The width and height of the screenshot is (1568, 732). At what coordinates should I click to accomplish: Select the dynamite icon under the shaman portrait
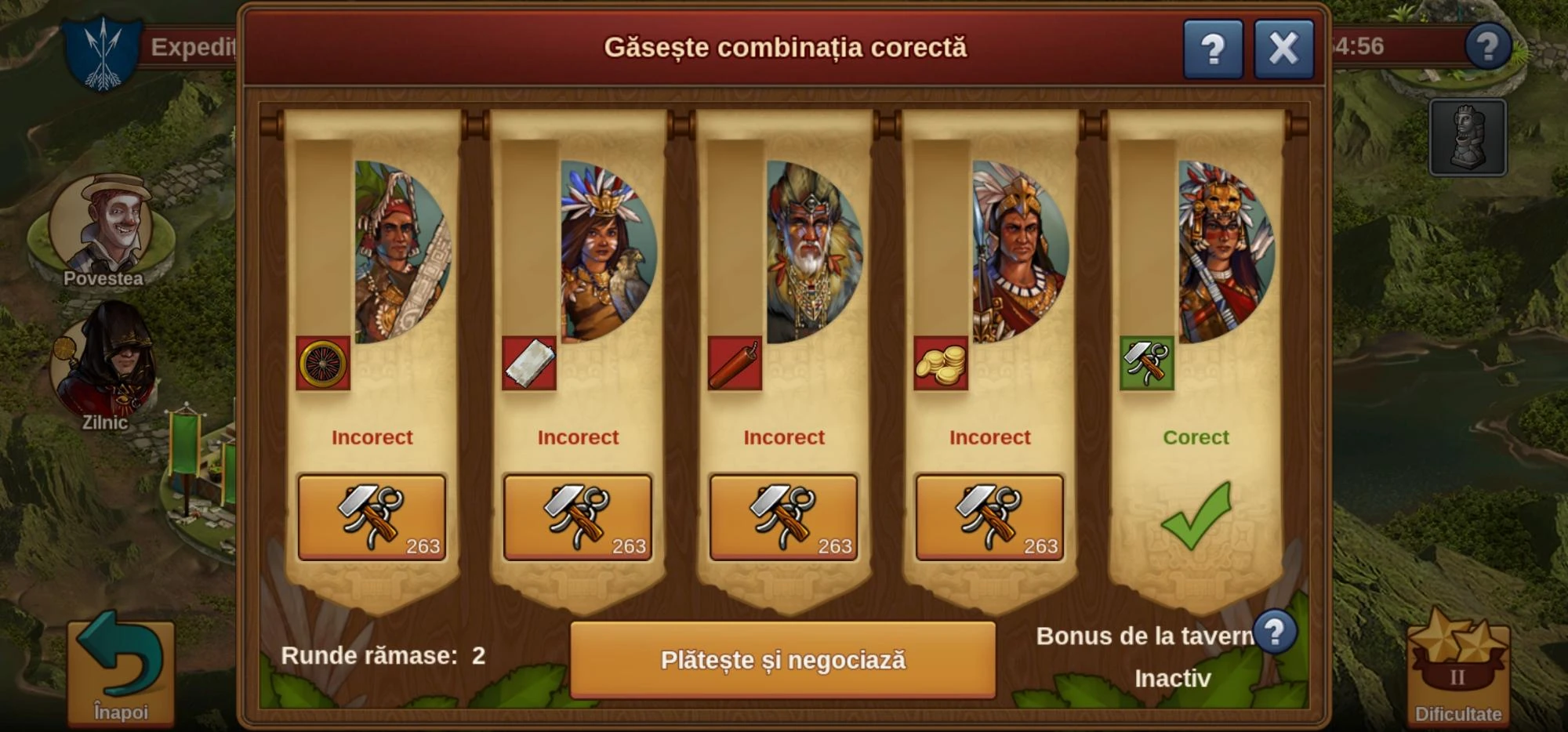735,361
